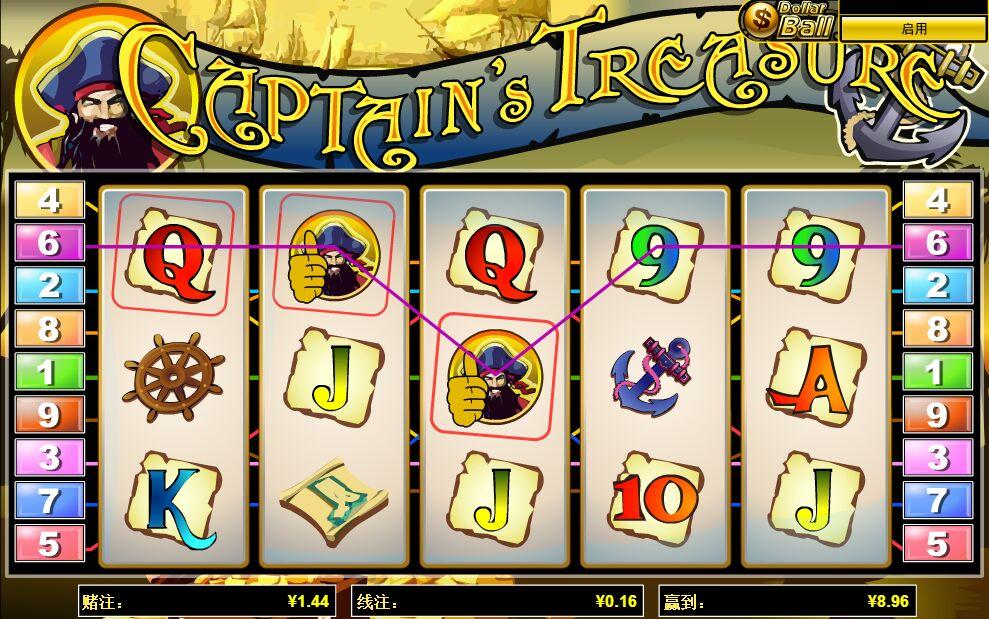Choose the purple payline 6 on left column
This screenshot has width=989, height=619.
click(49, 243)
